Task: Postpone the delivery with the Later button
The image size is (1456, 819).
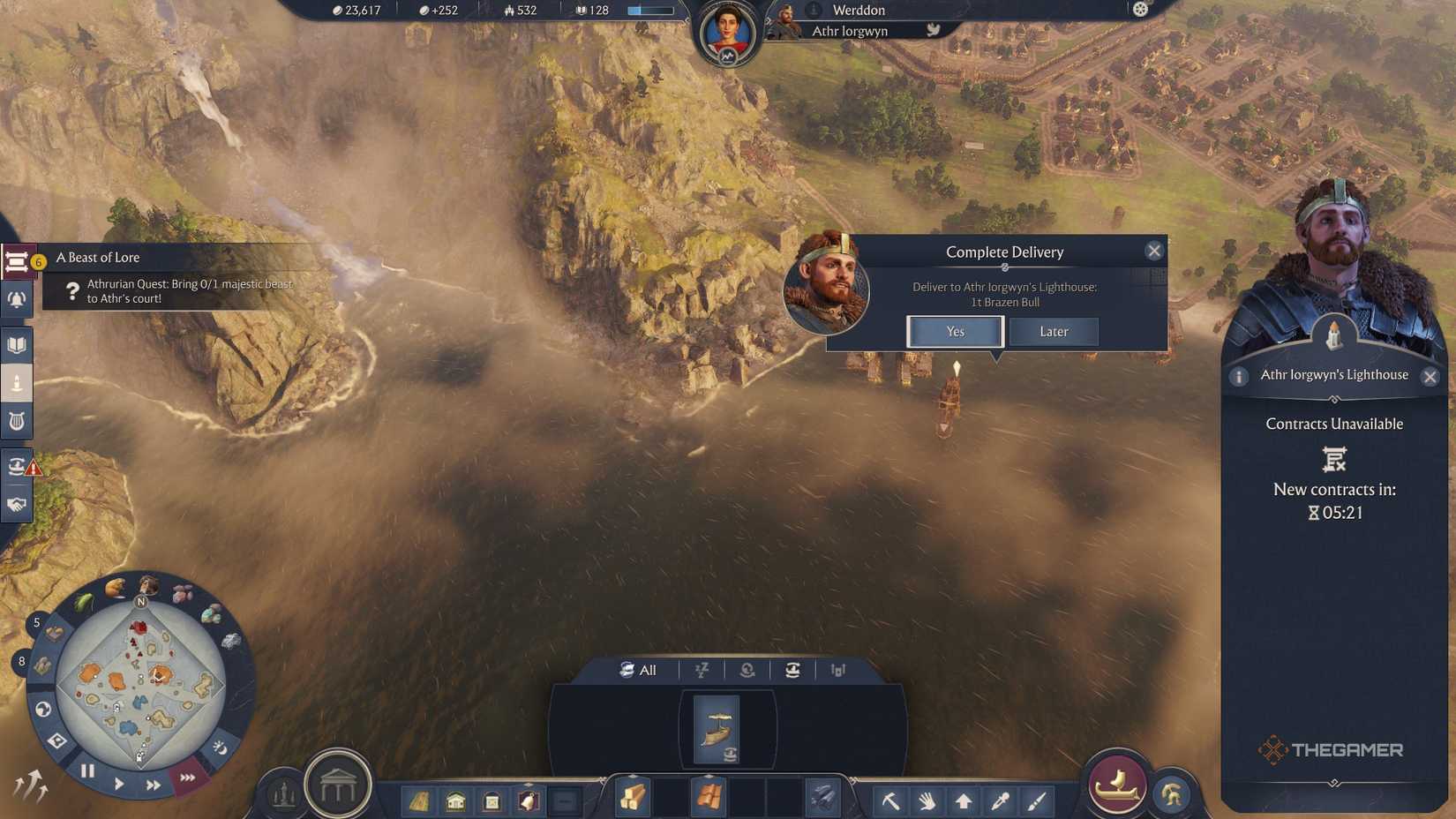Action: click(1054, 331)
